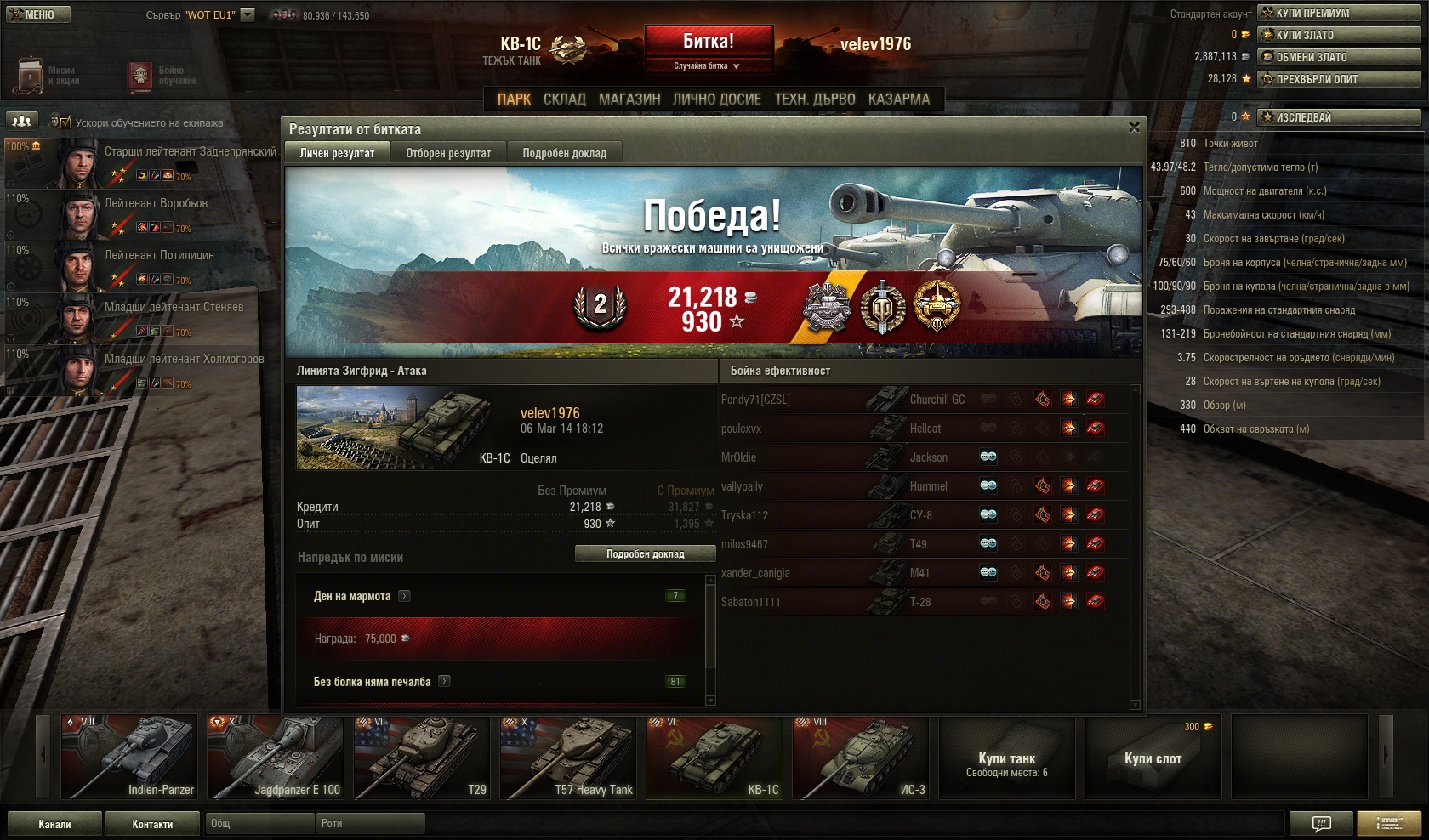Open the Подробен доклад tab
This screenshot has height=840, width=1429.
564,153
